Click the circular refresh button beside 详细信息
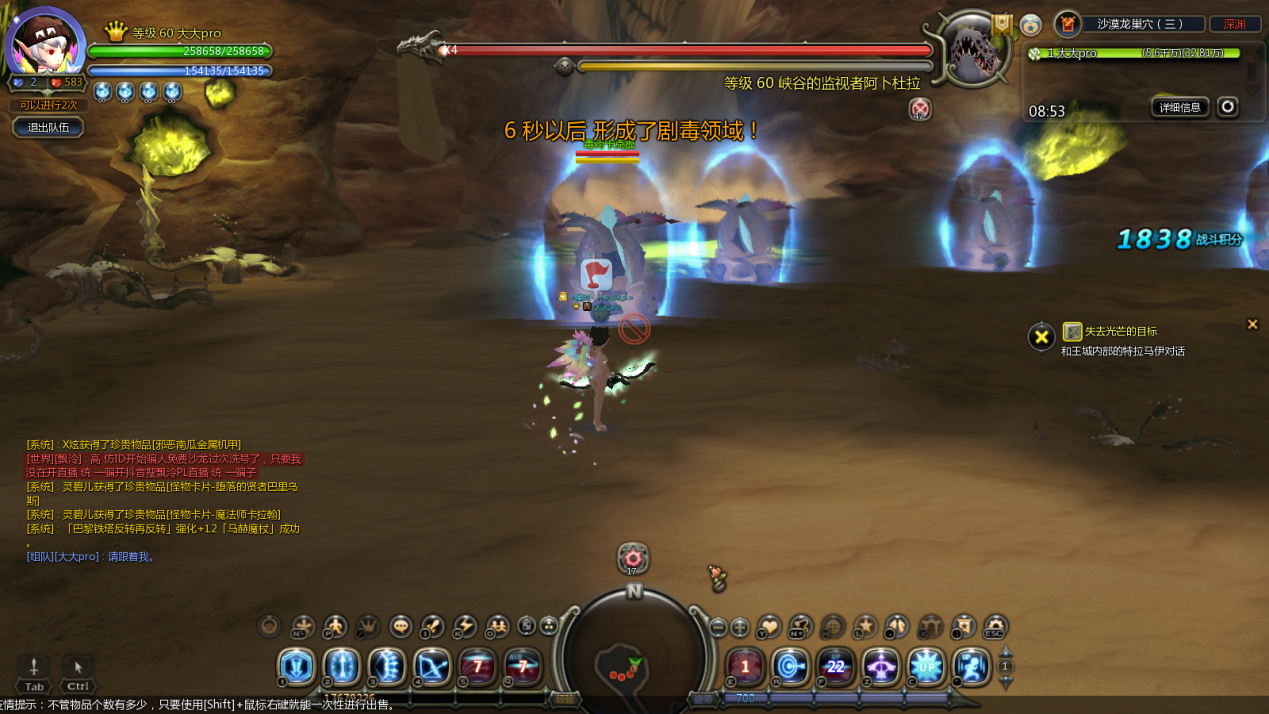 coord(1228,107)
